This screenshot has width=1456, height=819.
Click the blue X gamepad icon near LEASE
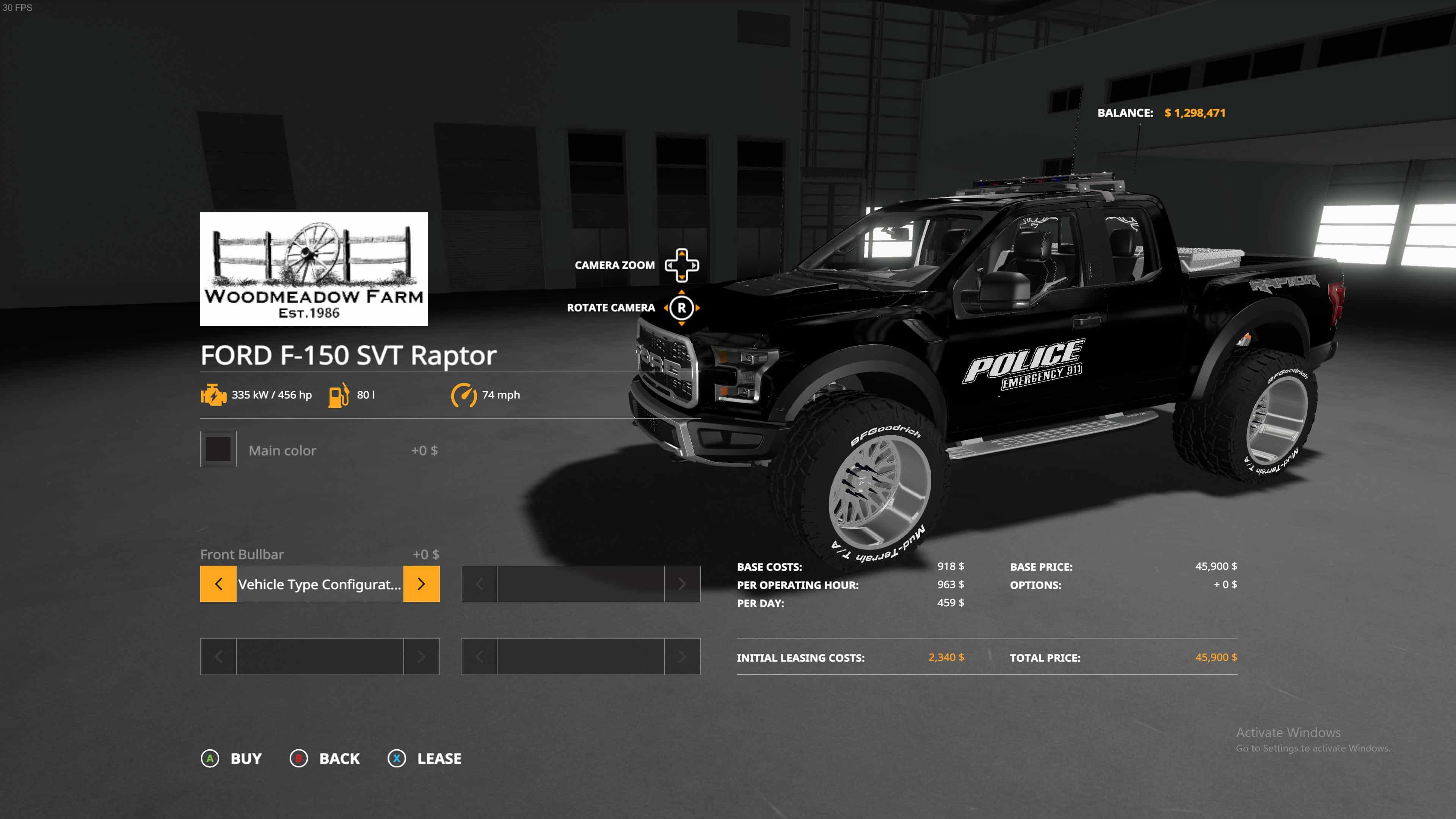point(397,758)
